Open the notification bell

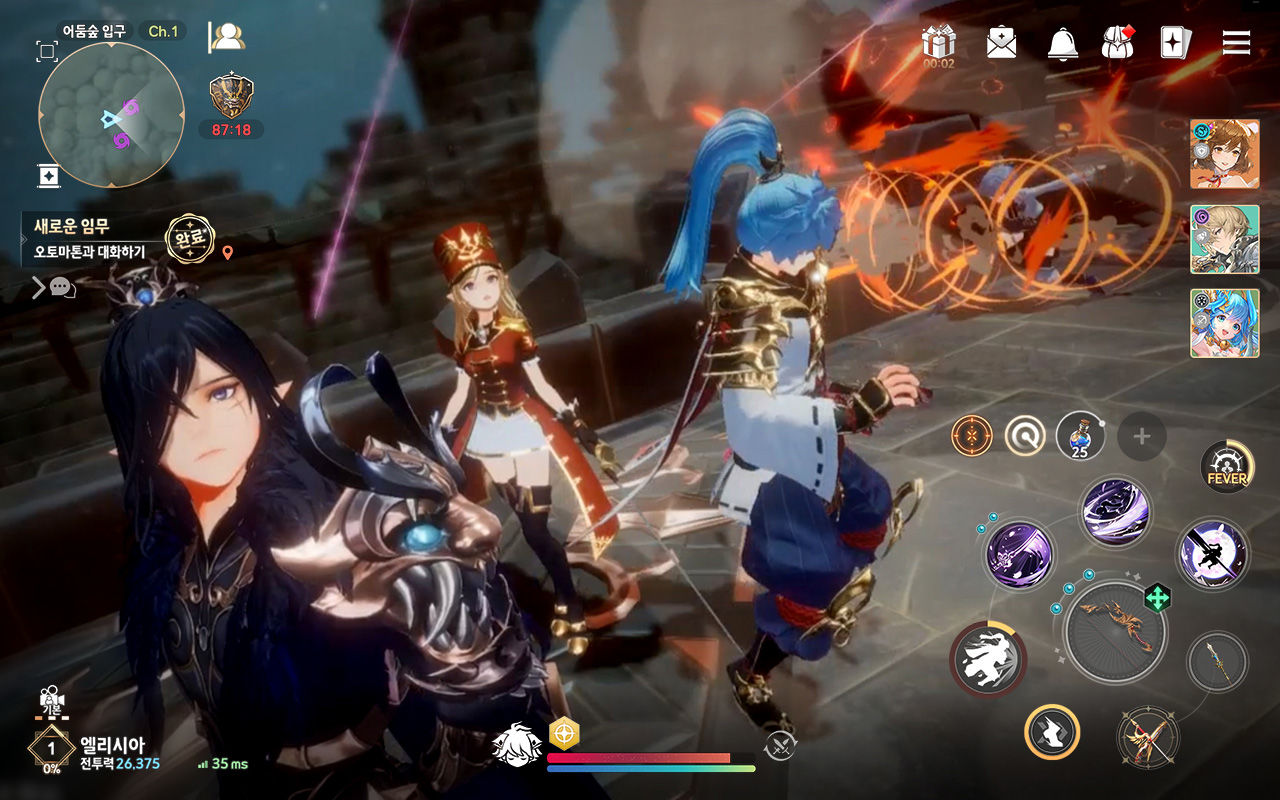(x=1062, y=42)
